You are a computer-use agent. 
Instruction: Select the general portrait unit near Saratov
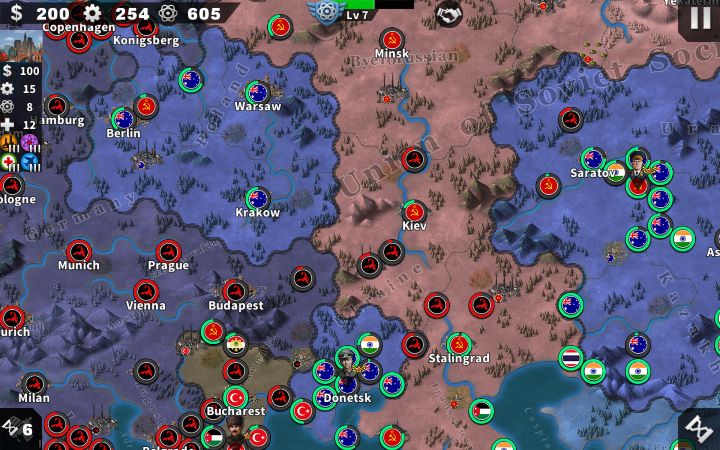[x=637, y=160]
